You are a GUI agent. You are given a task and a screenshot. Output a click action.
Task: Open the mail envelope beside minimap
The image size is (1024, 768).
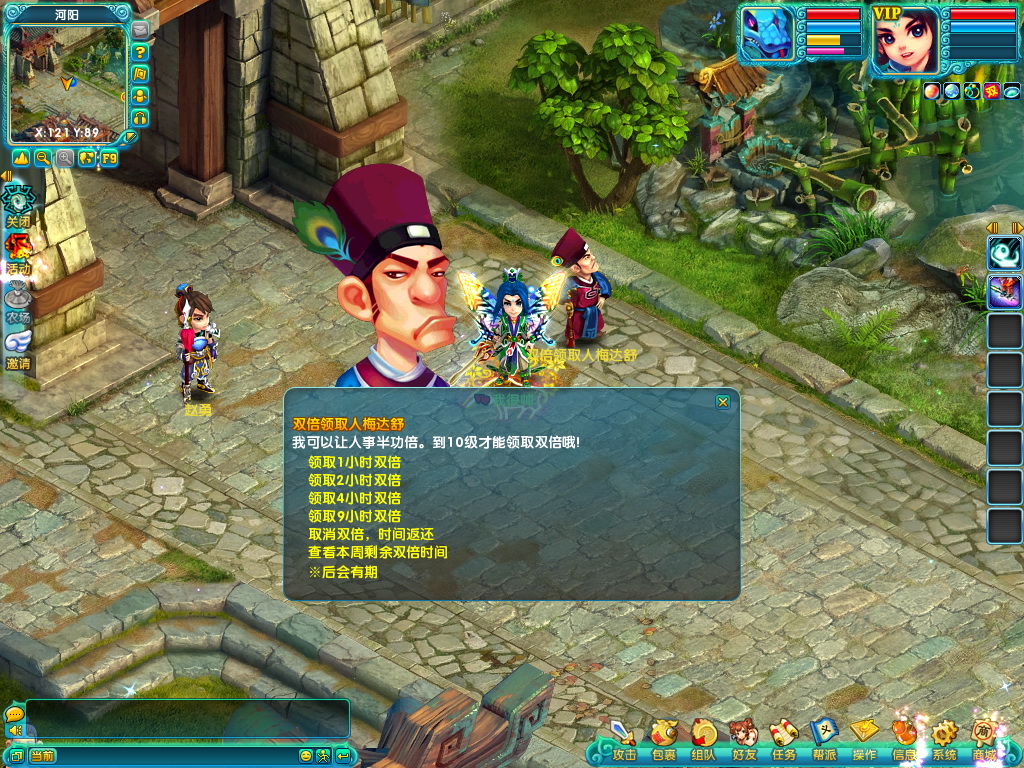[x=140, y=30]
